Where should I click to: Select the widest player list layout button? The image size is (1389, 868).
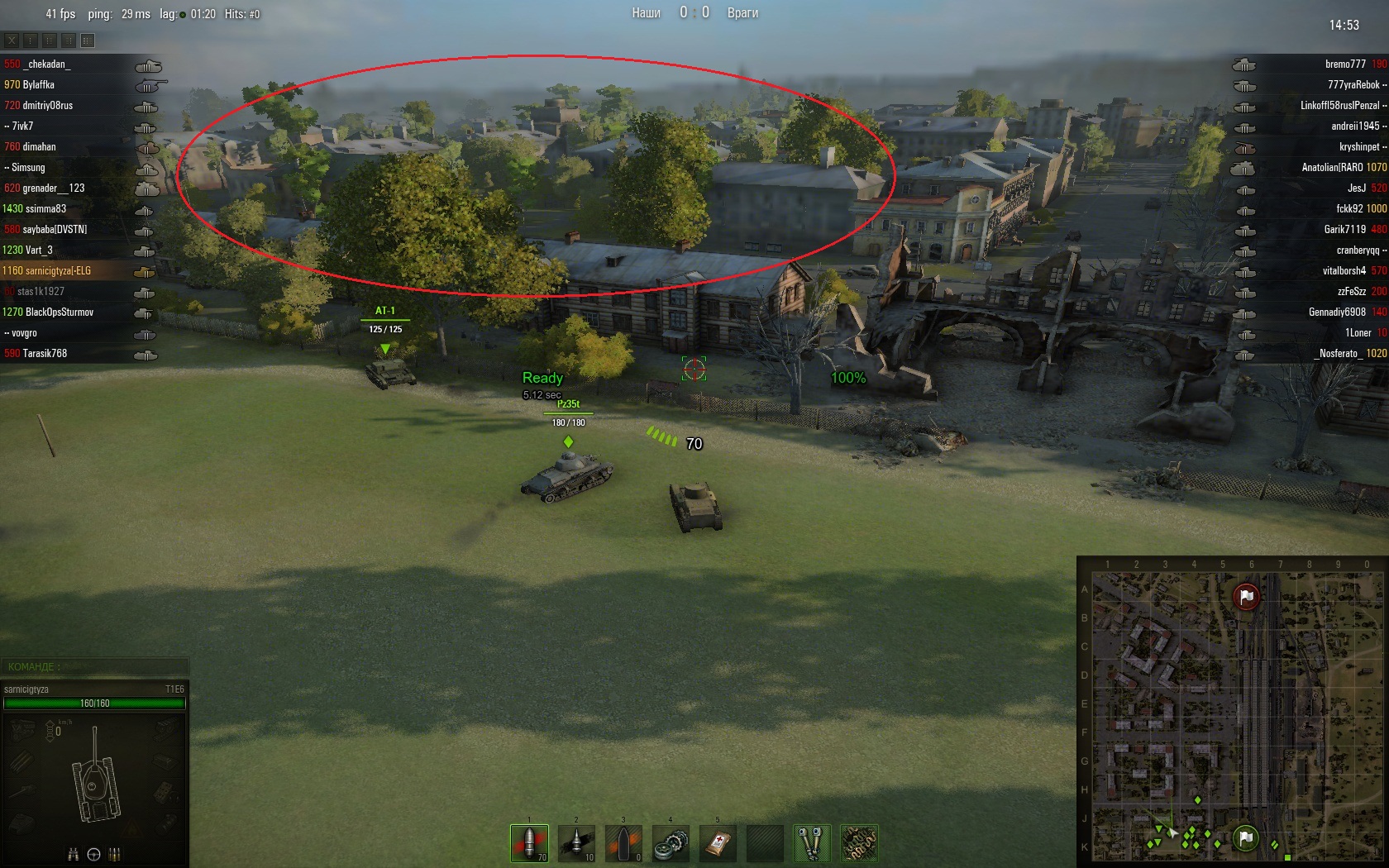[x=88, y=40]
